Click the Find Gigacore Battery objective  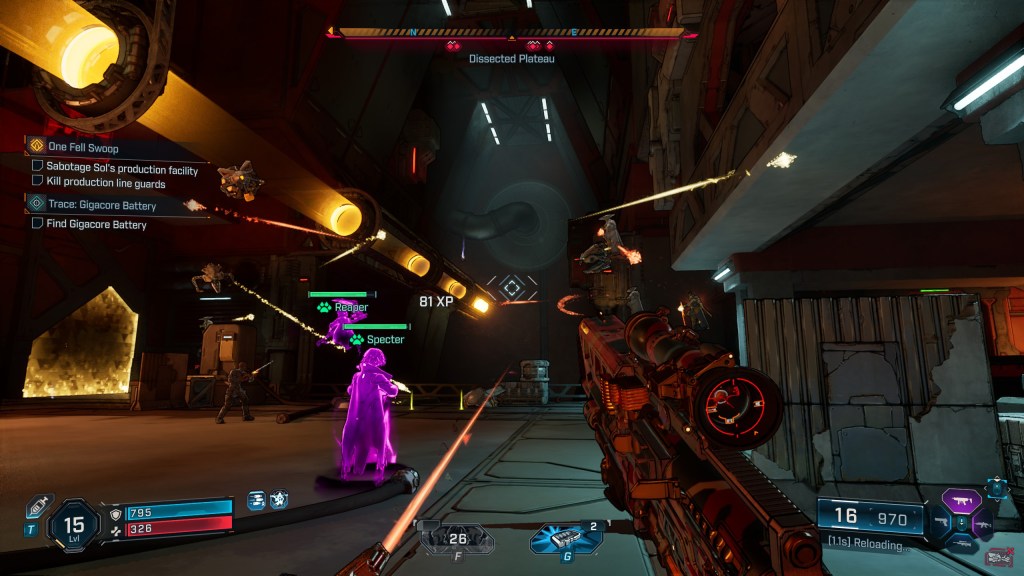96,225
